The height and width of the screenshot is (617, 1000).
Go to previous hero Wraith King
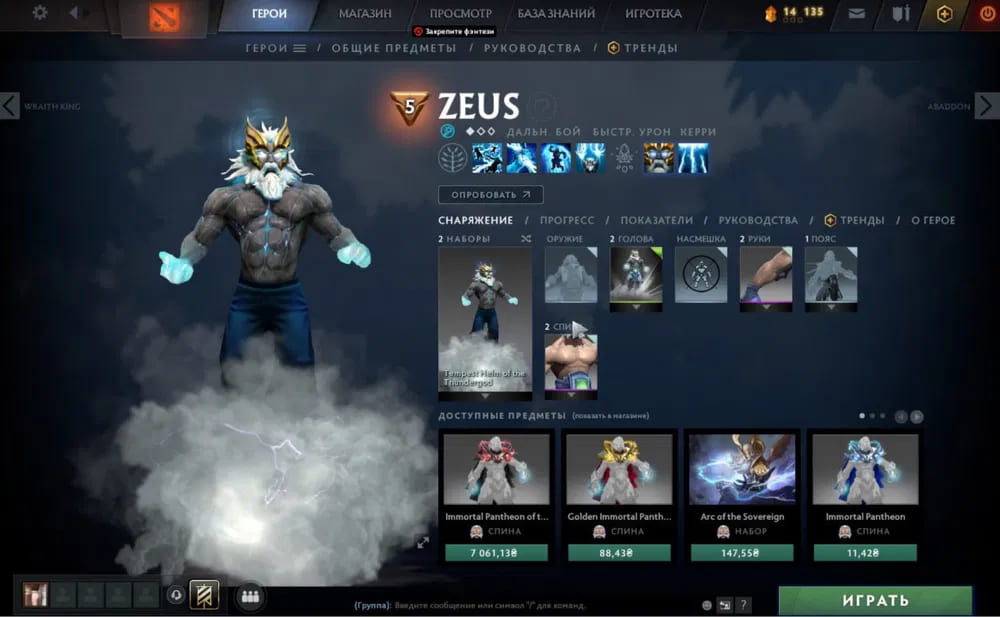tap(10, 105)
